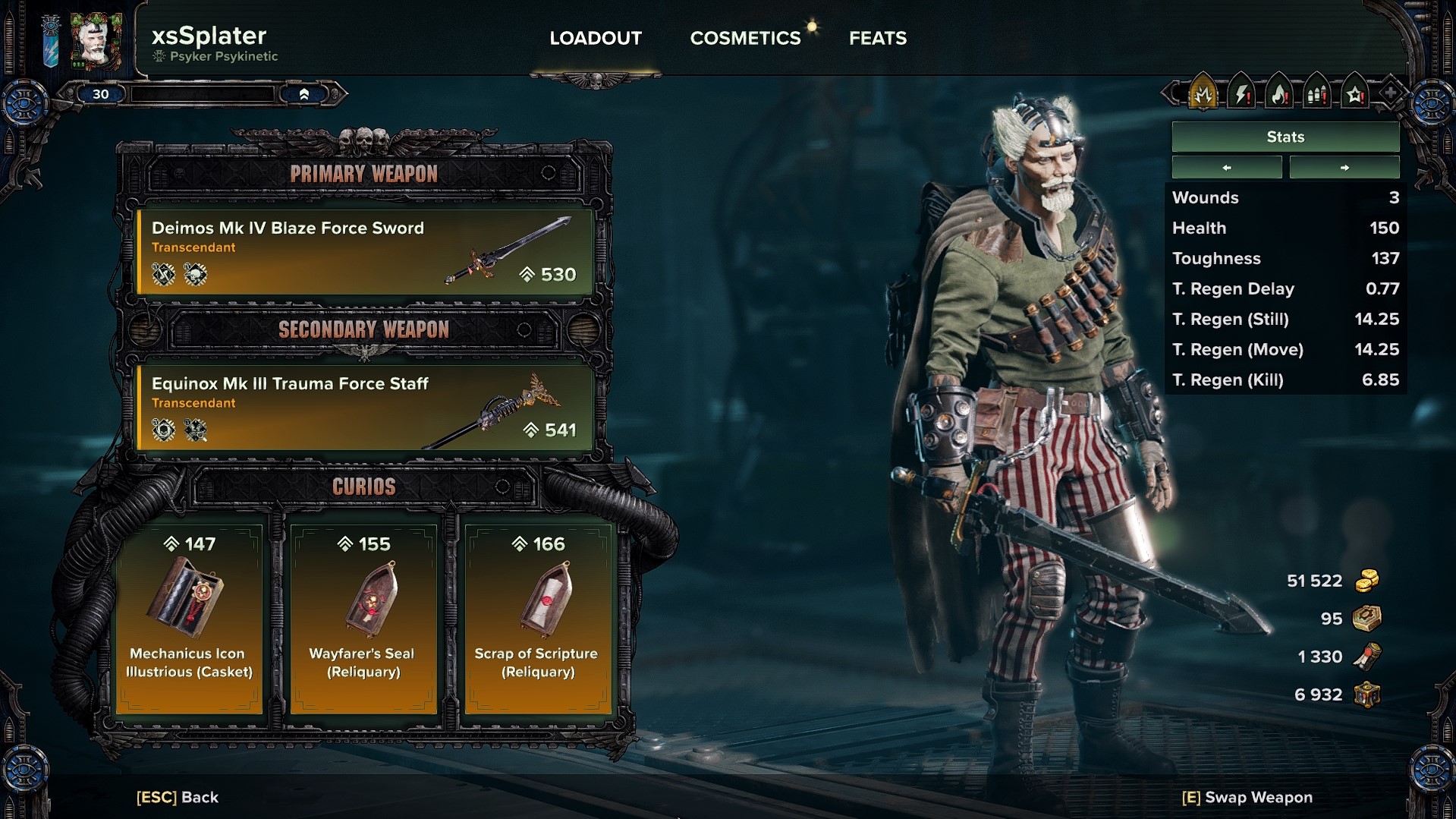Select the Equinox Mk III Trauma Force Staff
Screen dimensions: 1456x819
point(364,407)
